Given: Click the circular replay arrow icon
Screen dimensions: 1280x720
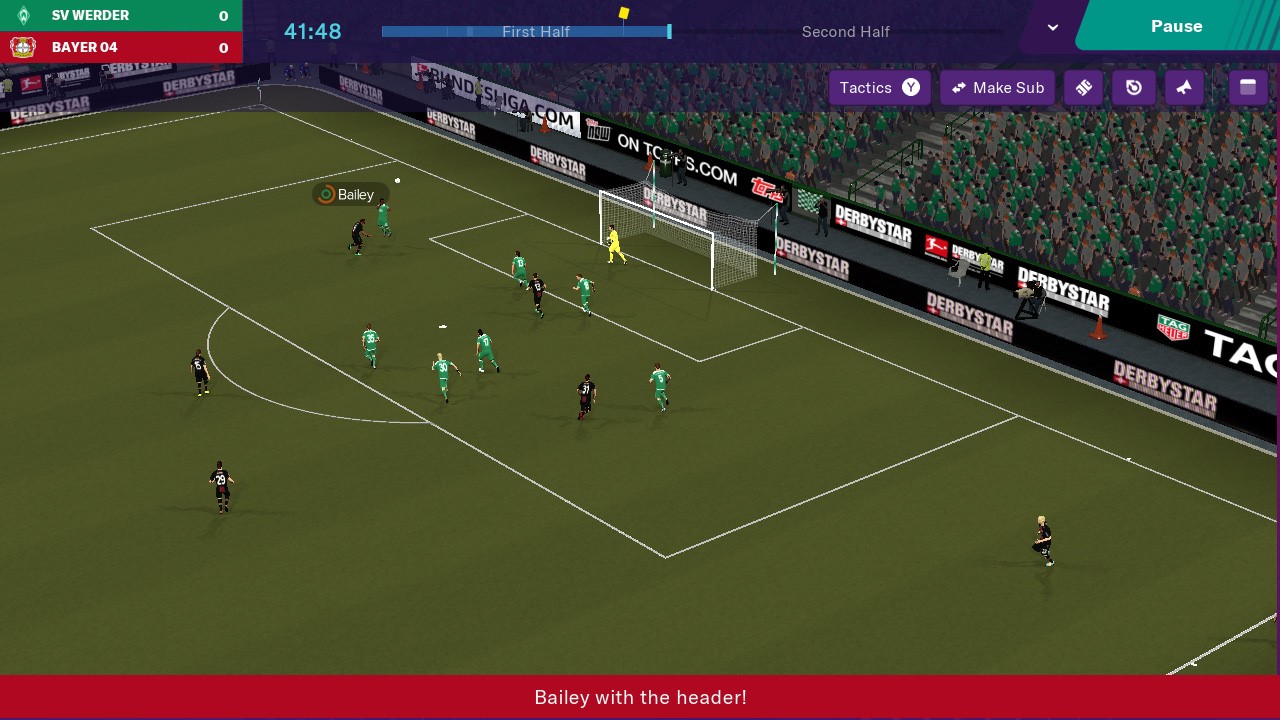Looking at the screenshot, I should point(1134,88).
